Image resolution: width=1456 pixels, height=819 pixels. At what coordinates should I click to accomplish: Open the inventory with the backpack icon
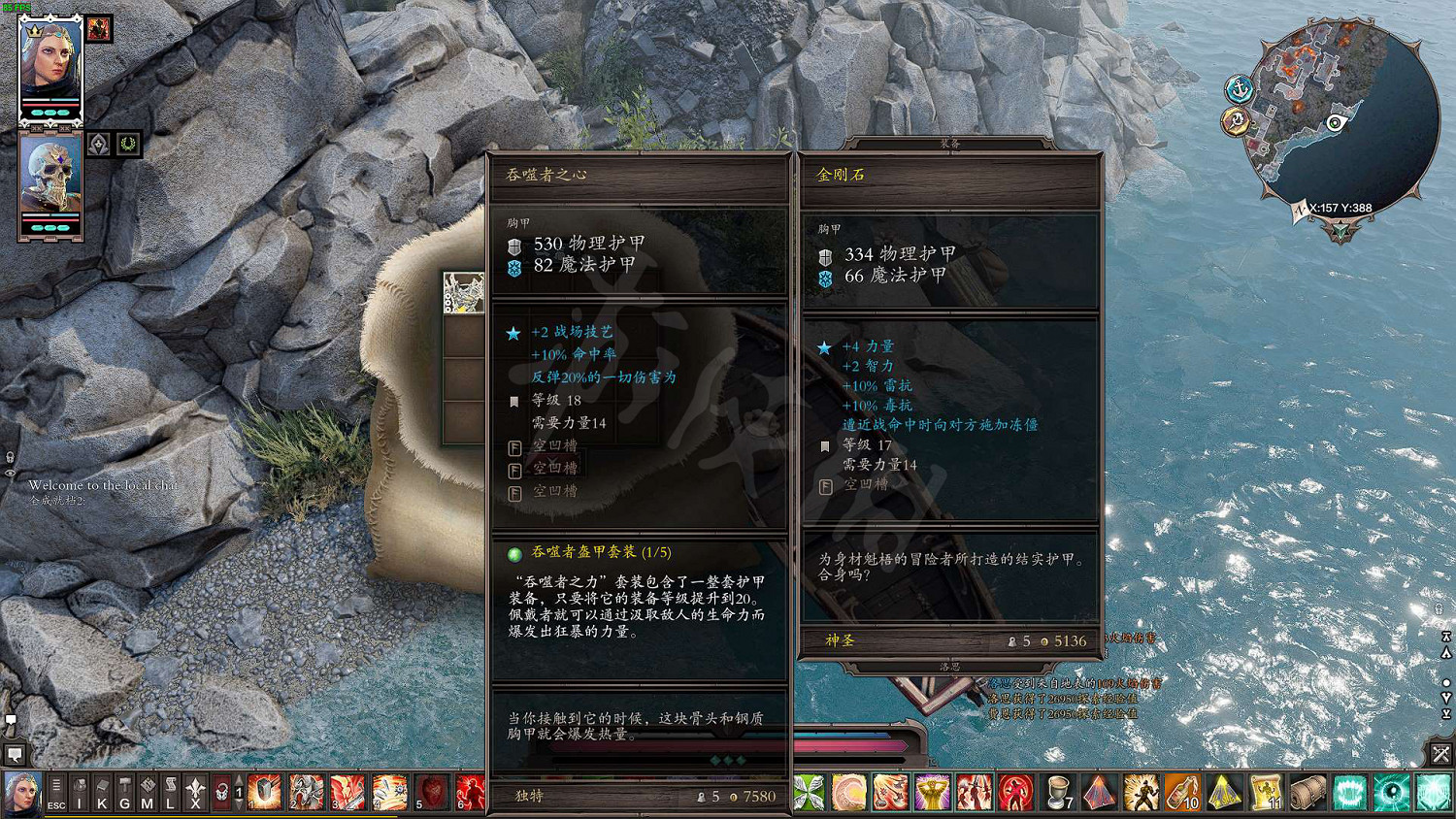point(80,791)
